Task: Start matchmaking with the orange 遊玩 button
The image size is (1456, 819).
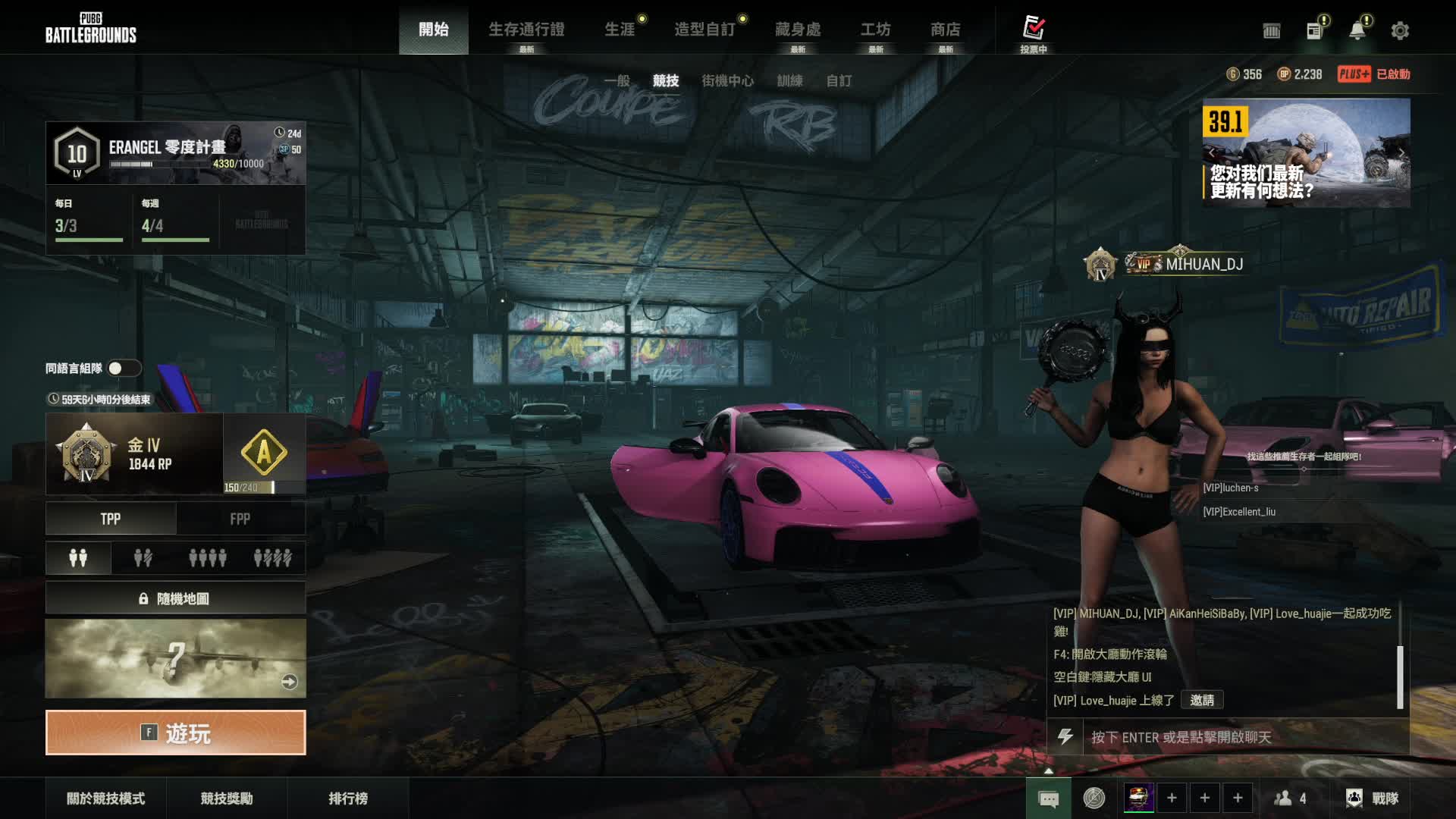Action: [x=175, y=733]
